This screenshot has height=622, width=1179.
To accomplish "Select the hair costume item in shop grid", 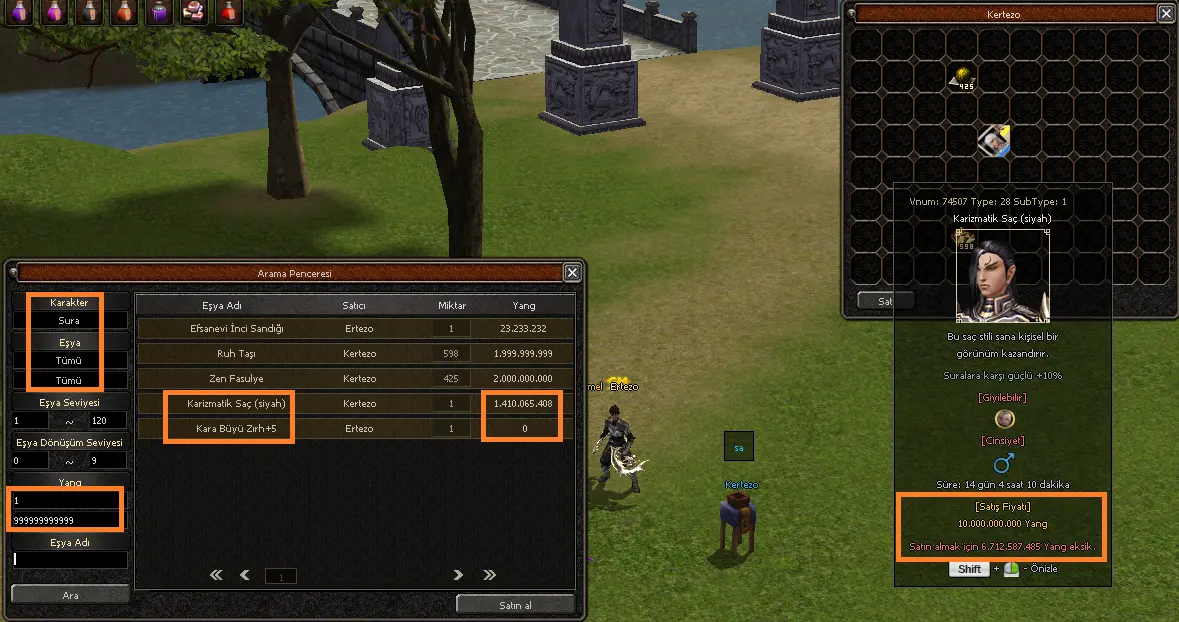I will coord(994,141).
